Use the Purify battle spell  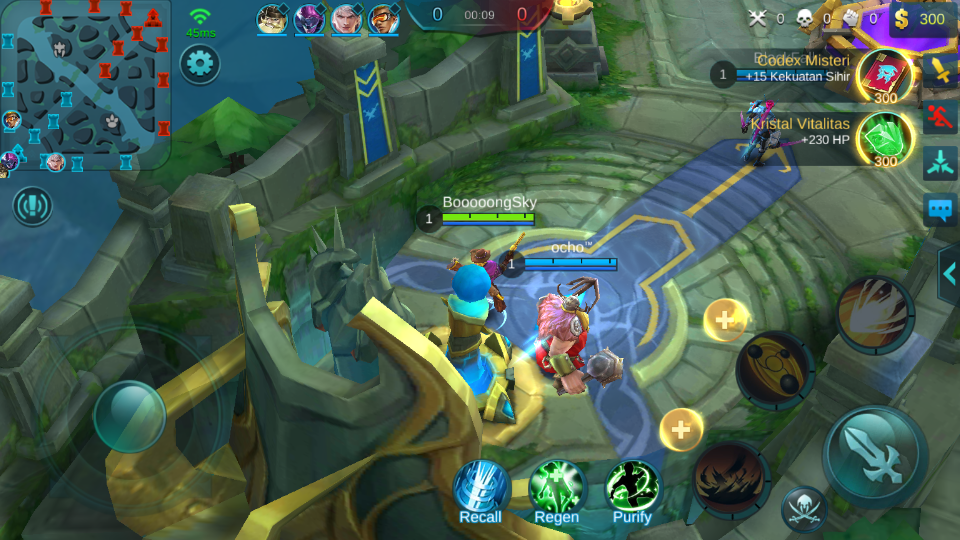click(x=632, y=487)
